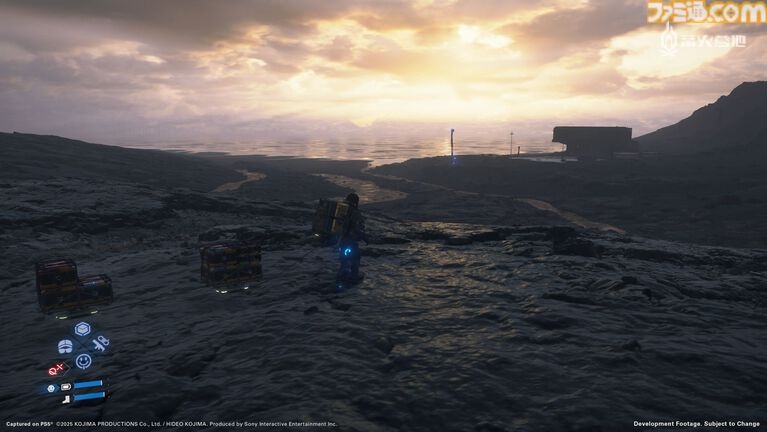Choose the goggles equipment icon
Viewport: 767px width, 432px height.
(x=65, y=346)
